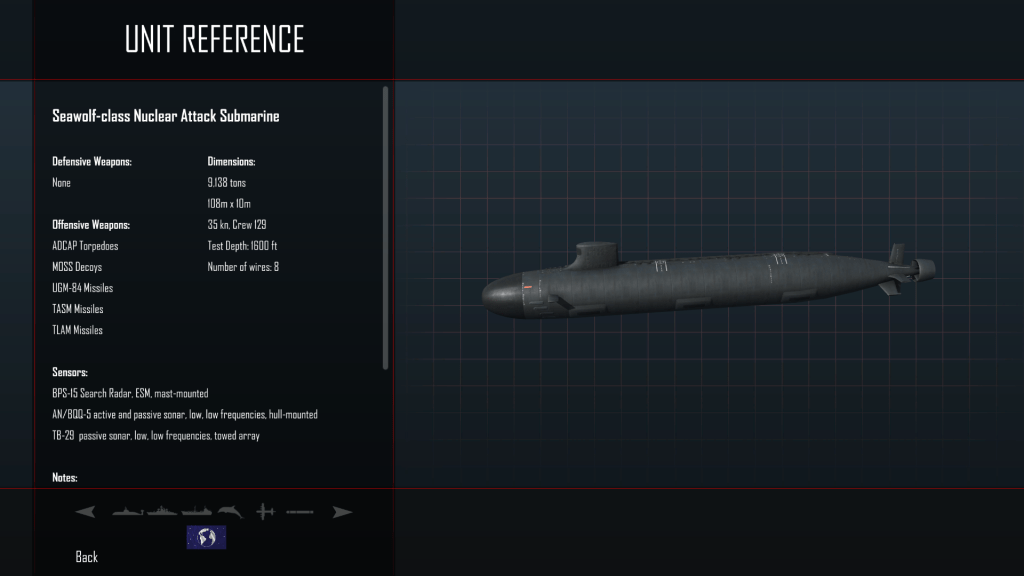Screen dimensions: 1024x576
Task: Click the globe flag icon
Action: 206,537
